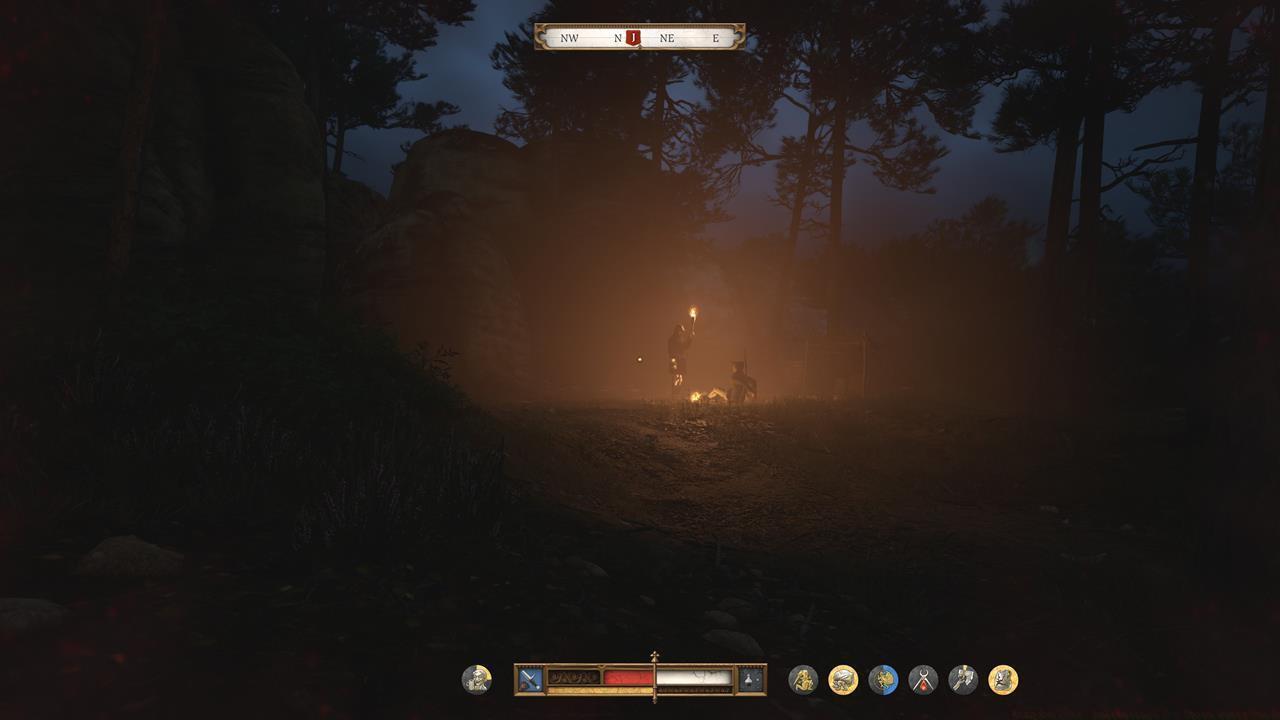Inspect the axe status effect icon
This screenshot has width=1280, height=720.
point(963,680)
